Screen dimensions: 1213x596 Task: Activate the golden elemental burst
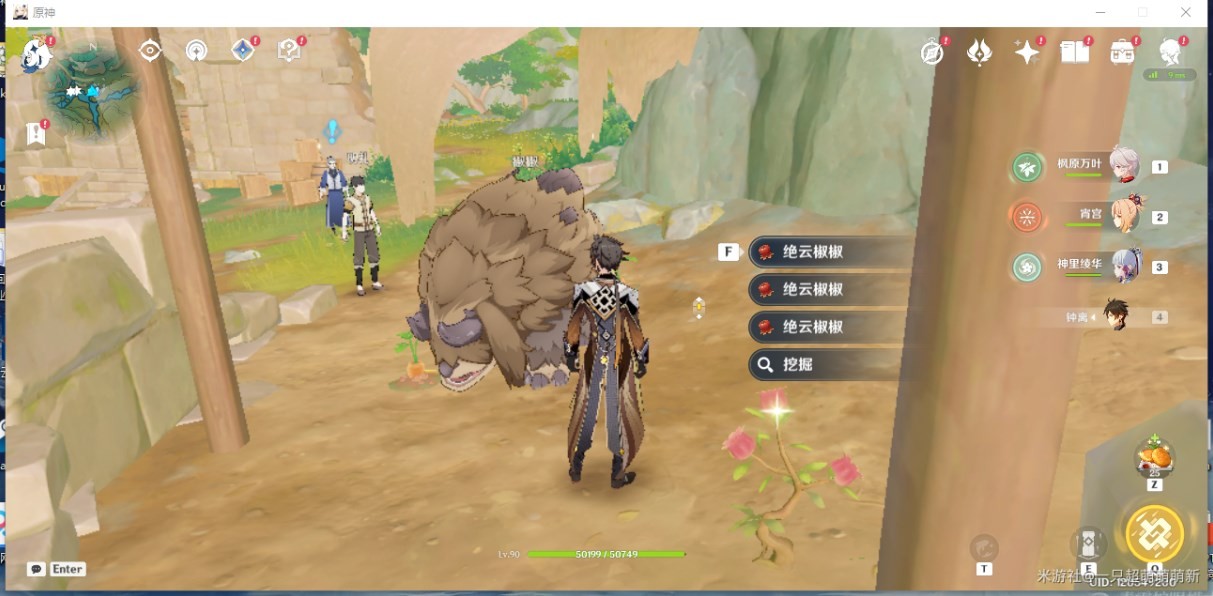[x=1154, y=533]
